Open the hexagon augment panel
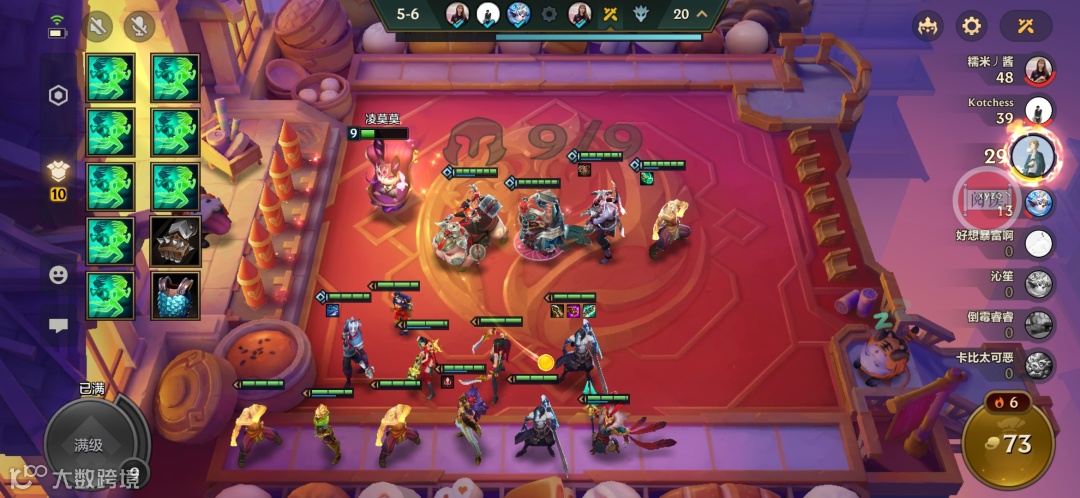Screen dimensions: 1080x498 click(x=58, y=96)
